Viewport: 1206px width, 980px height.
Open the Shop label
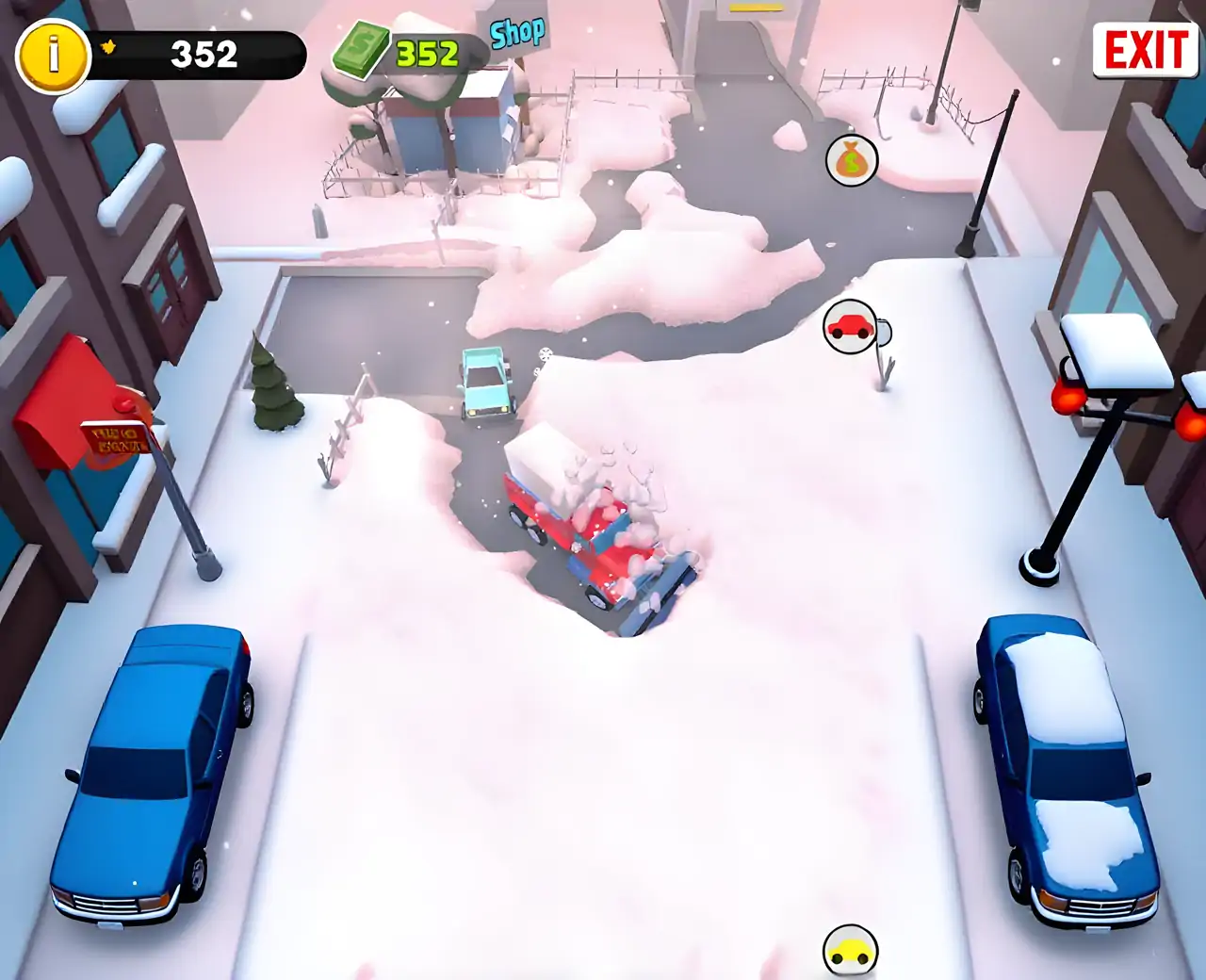pyautogui.click(x=517, y=34)
